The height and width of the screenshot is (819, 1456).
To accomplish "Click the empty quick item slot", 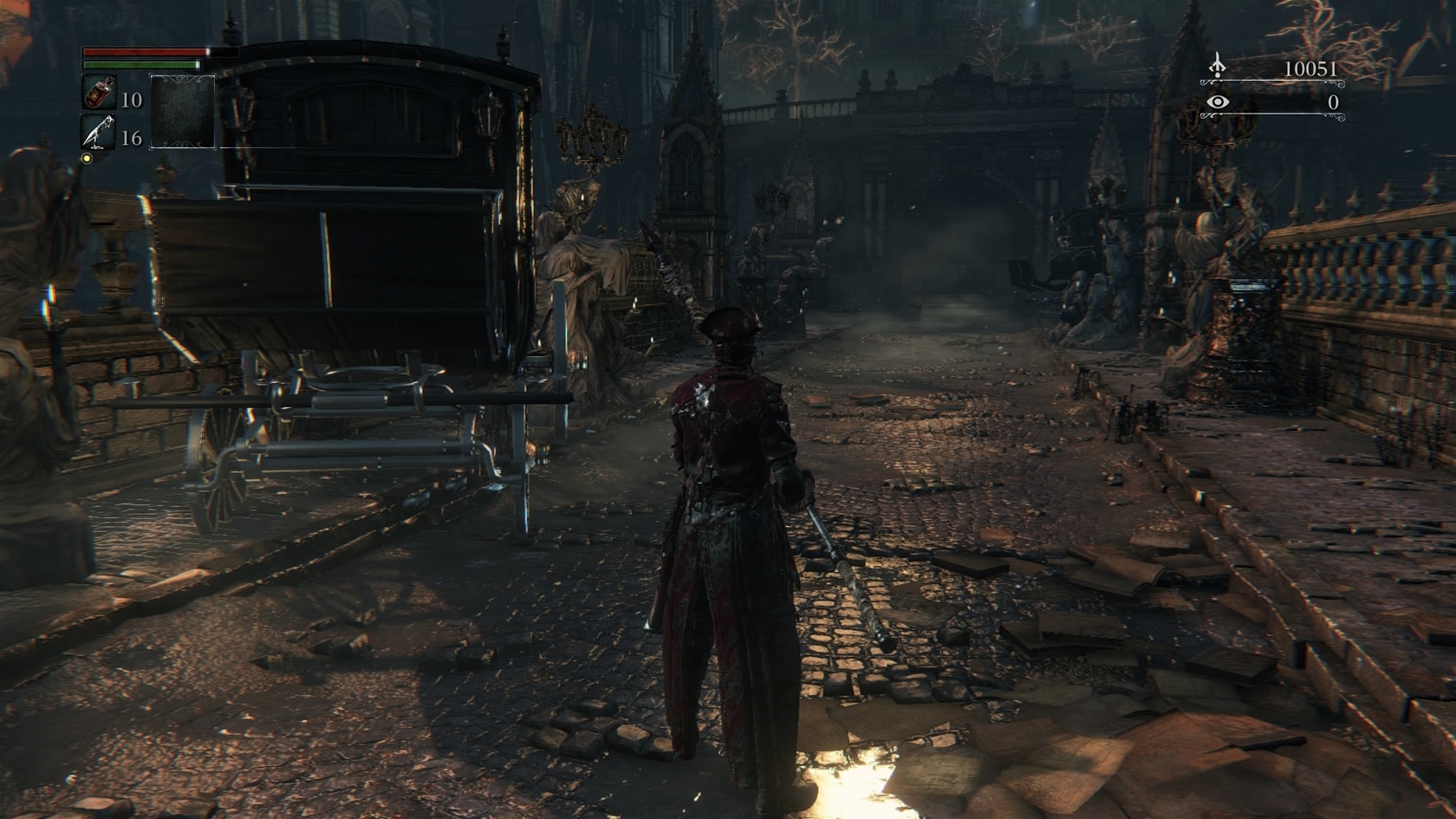I will (x=182, y=112).
